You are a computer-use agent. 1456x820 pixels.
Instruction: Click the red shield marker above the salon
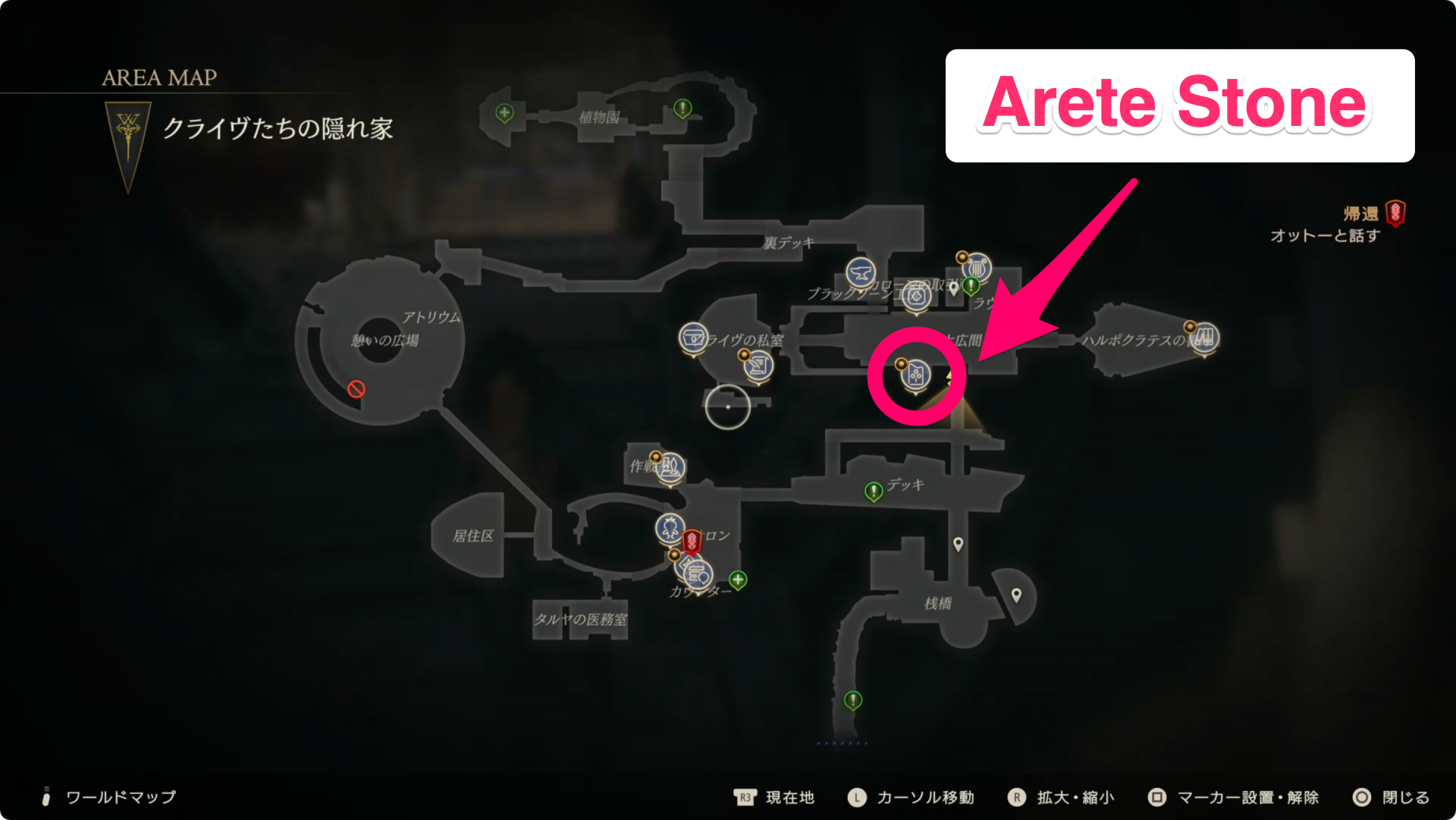click(692, 540)
